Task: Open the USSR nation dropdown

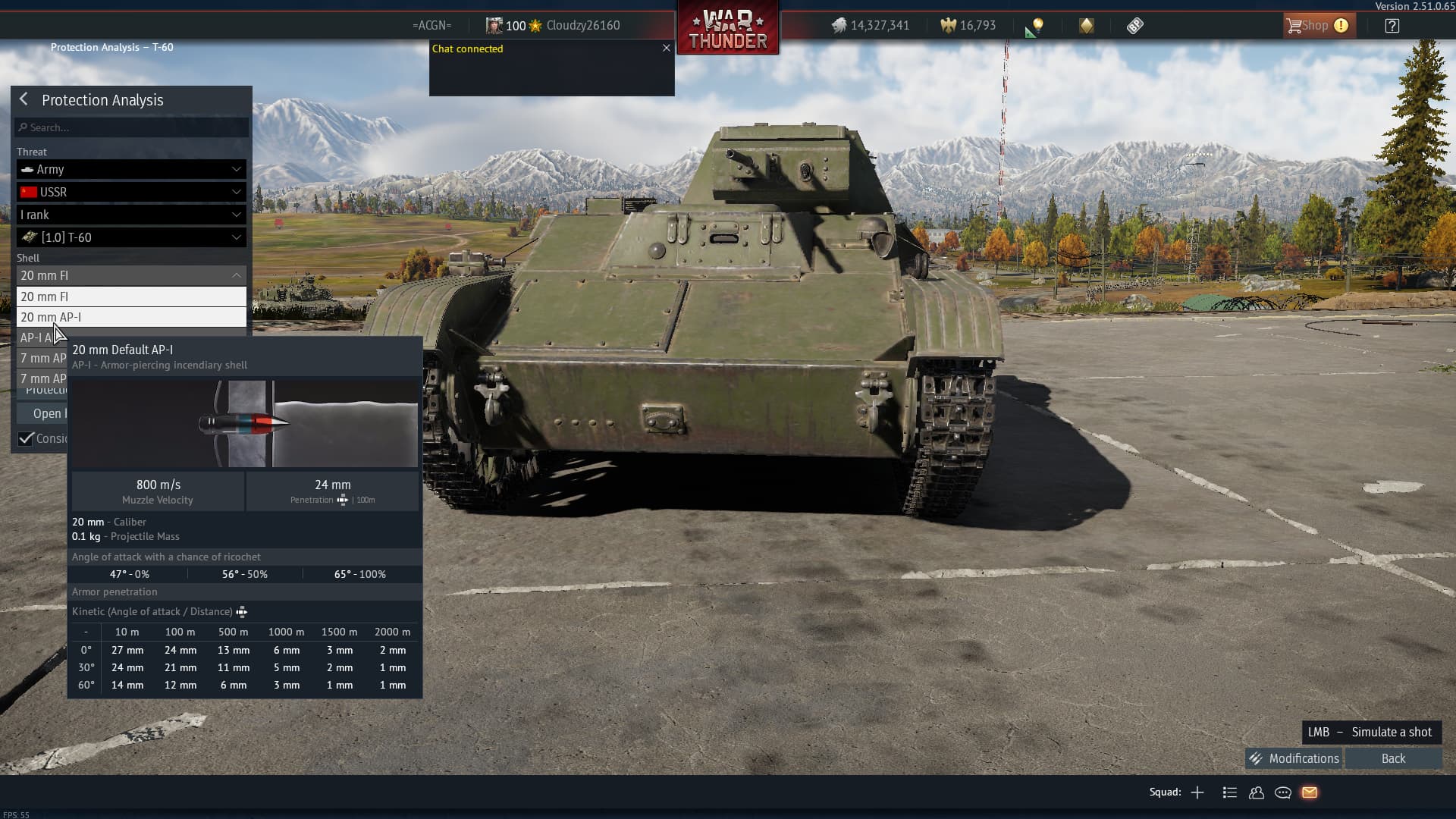Action: pos(131,192)
